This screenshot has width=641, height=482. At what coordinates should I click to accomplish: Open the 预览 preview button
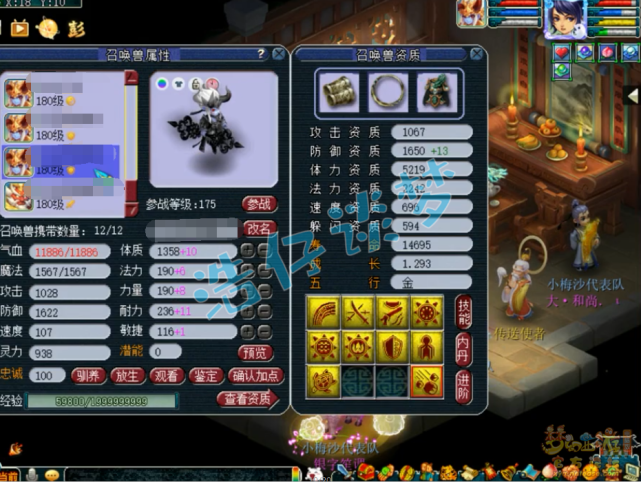[255, 352]
